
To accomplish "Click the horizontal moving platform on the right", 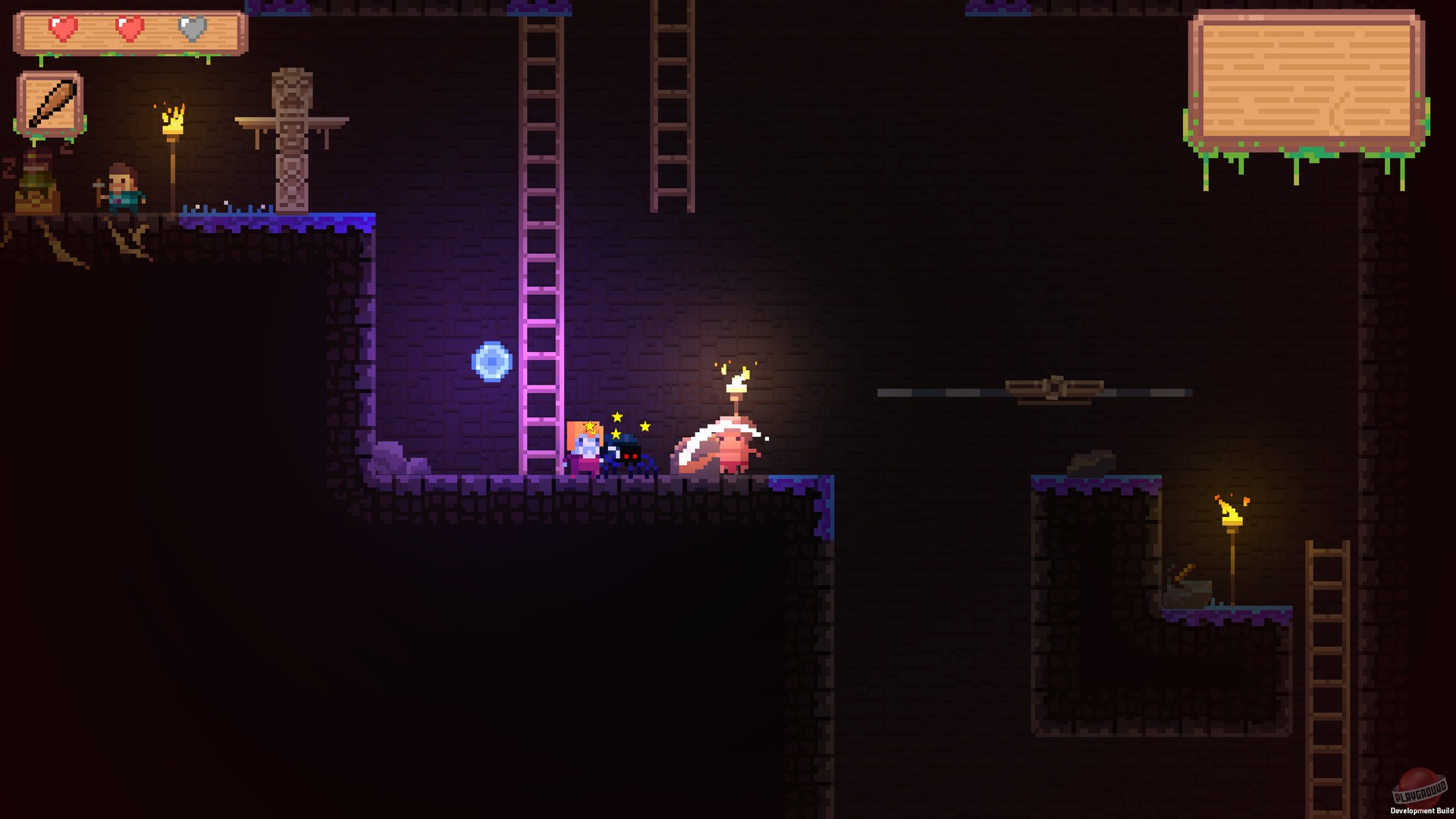I will (1054, 392).
